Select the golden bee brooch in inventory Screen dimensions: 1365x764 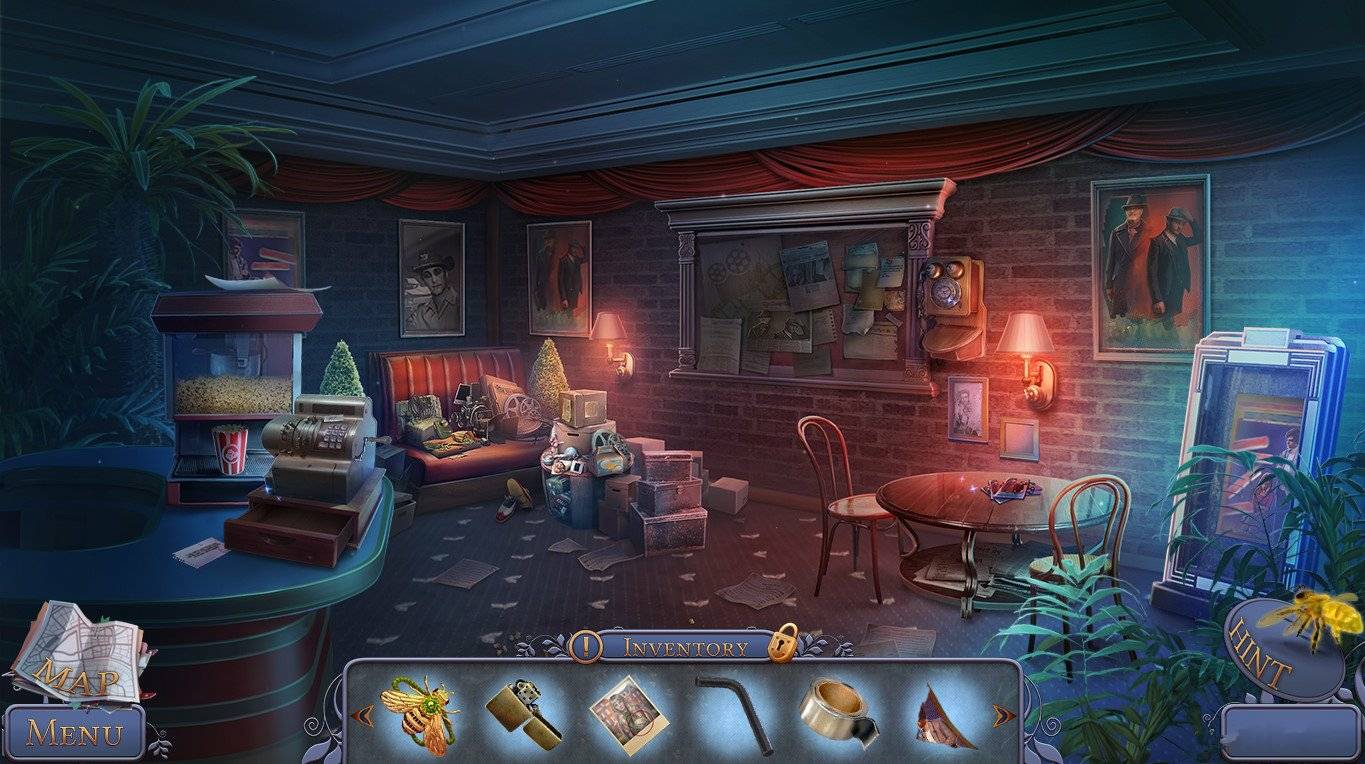click(x=419, y=712)
